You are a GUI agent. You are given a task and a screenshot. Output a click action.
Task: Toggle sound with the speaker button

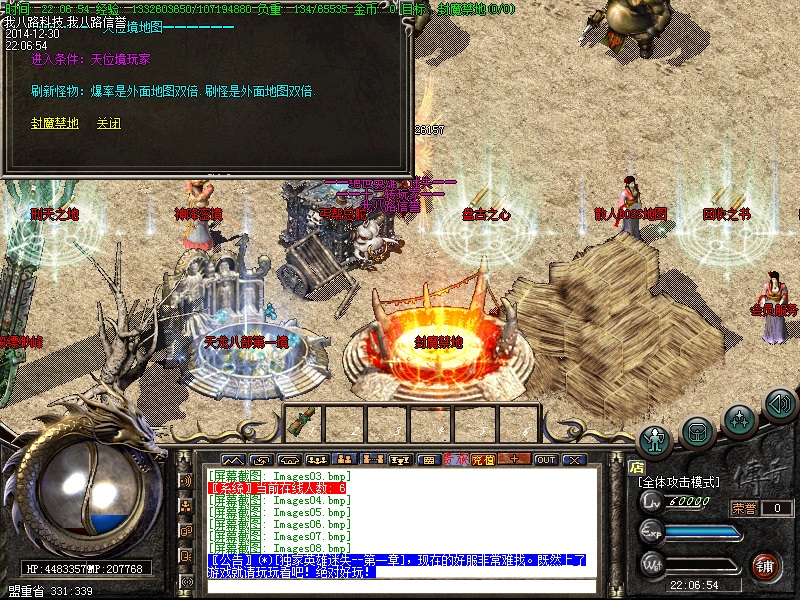[x=778, y=404]
